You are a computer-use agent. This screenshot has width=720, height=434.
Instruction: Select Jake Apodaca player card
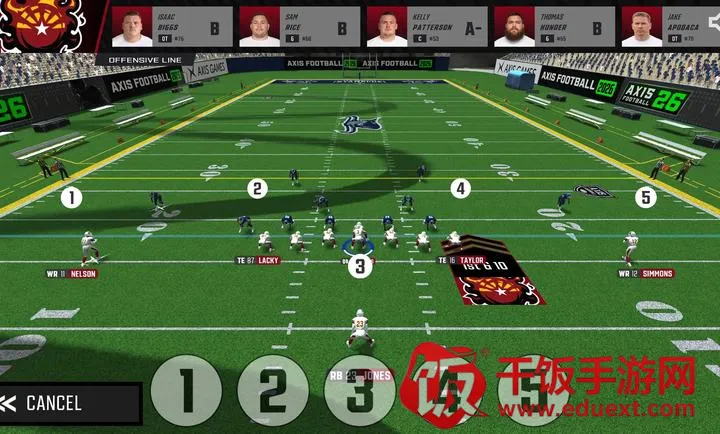point(670,27)
